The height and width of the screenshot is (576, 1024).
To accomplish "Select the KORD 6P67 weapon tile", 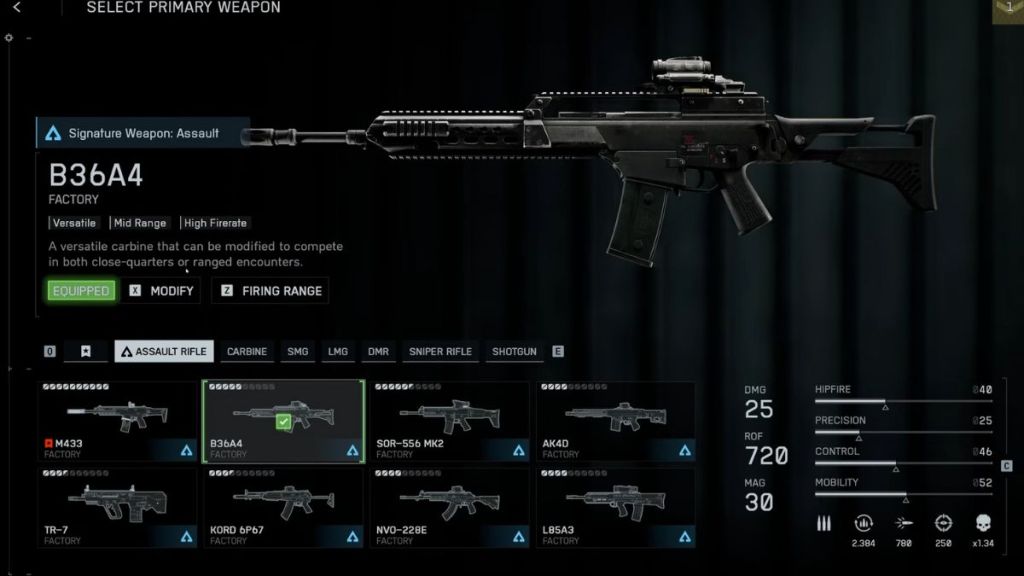I will click(x=283, y=507).
